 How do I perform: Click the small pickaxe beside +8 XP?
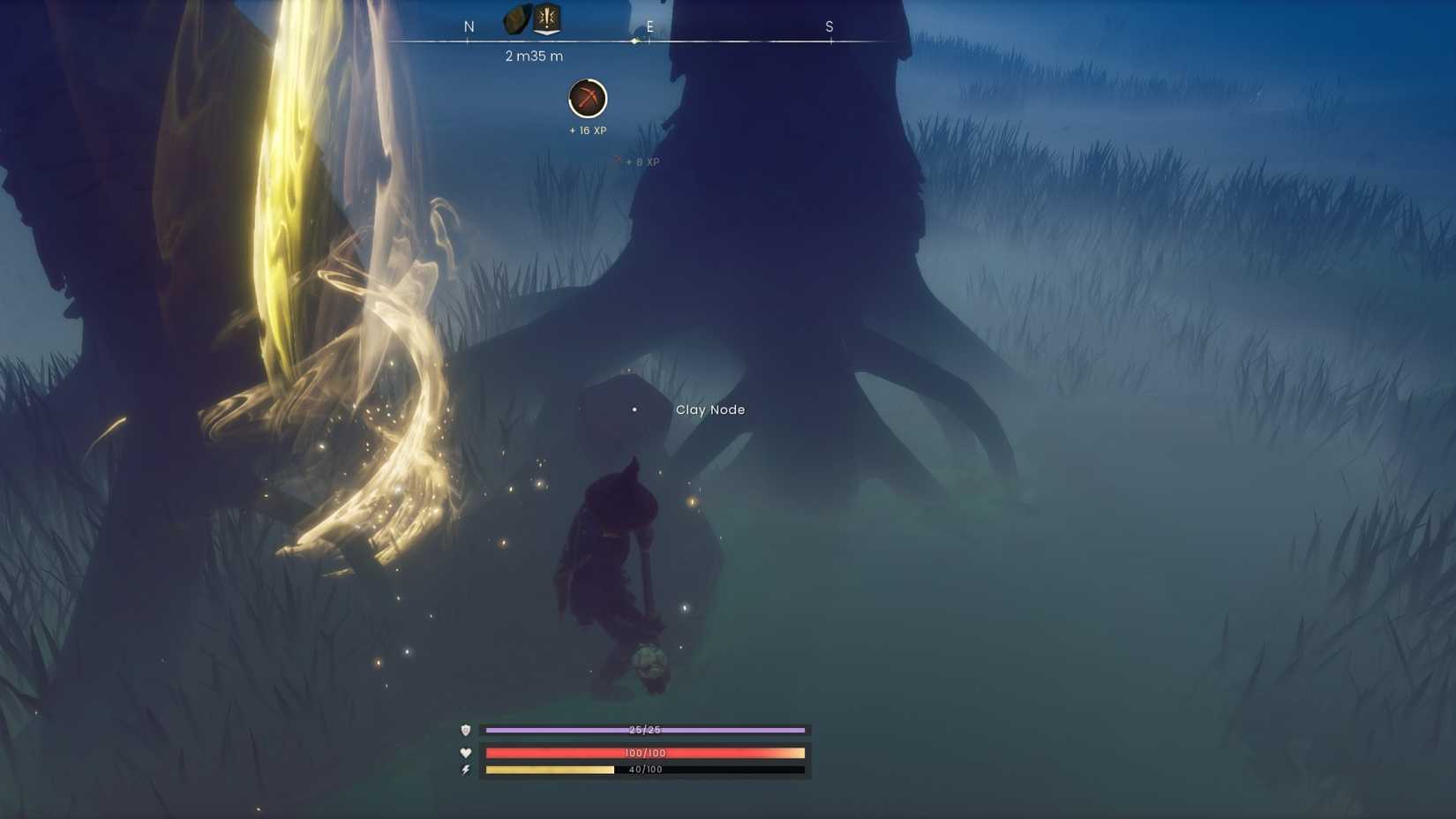point(618,161)
